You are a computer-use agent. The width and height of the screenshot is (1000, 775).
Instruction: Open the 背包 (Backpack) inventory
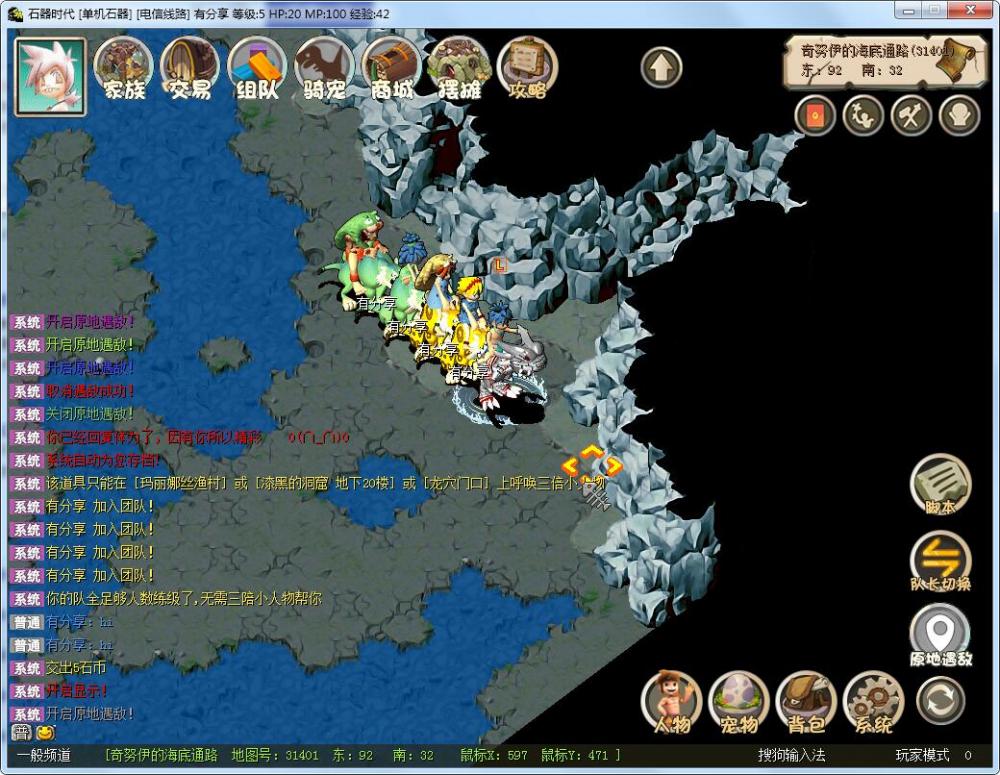(806, 701)
